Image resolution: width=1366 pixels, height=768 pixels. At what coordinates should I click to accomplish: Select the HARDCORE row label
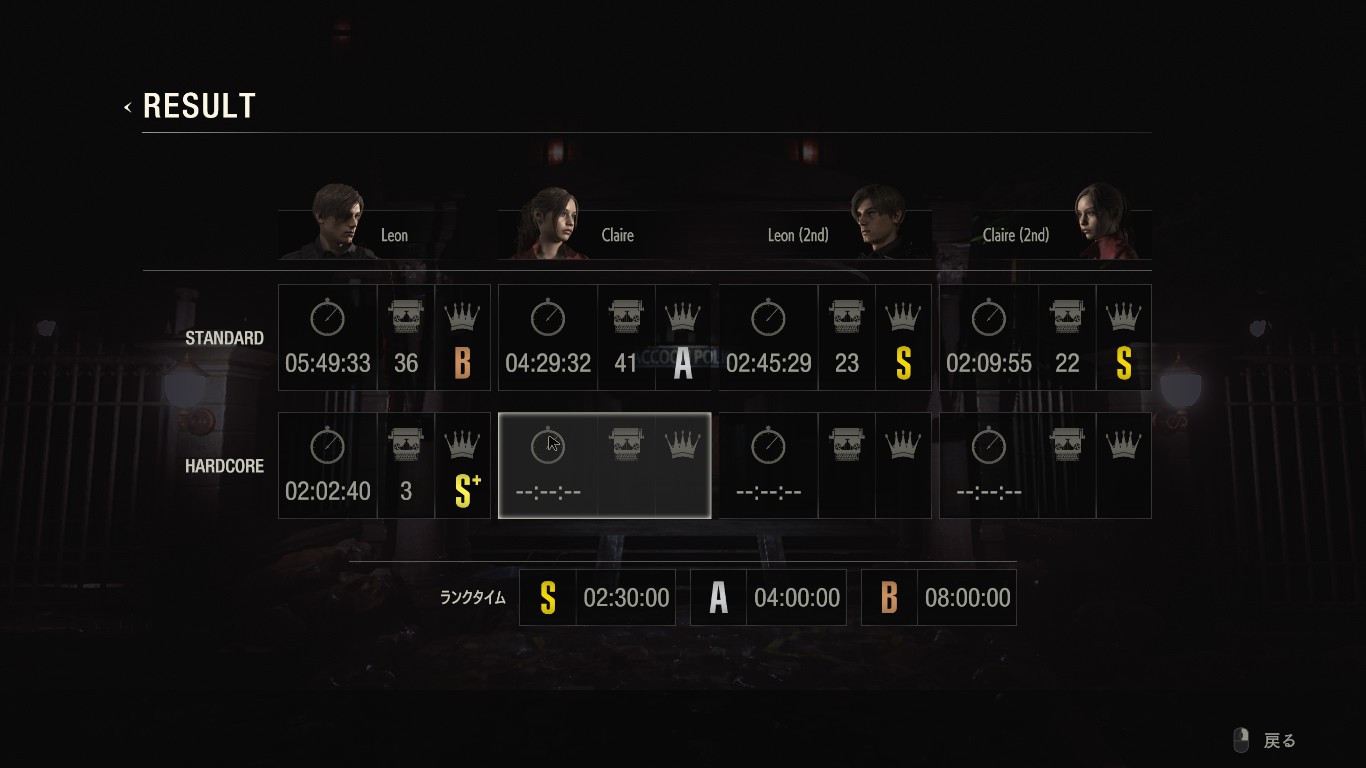(x=224, y=466)
